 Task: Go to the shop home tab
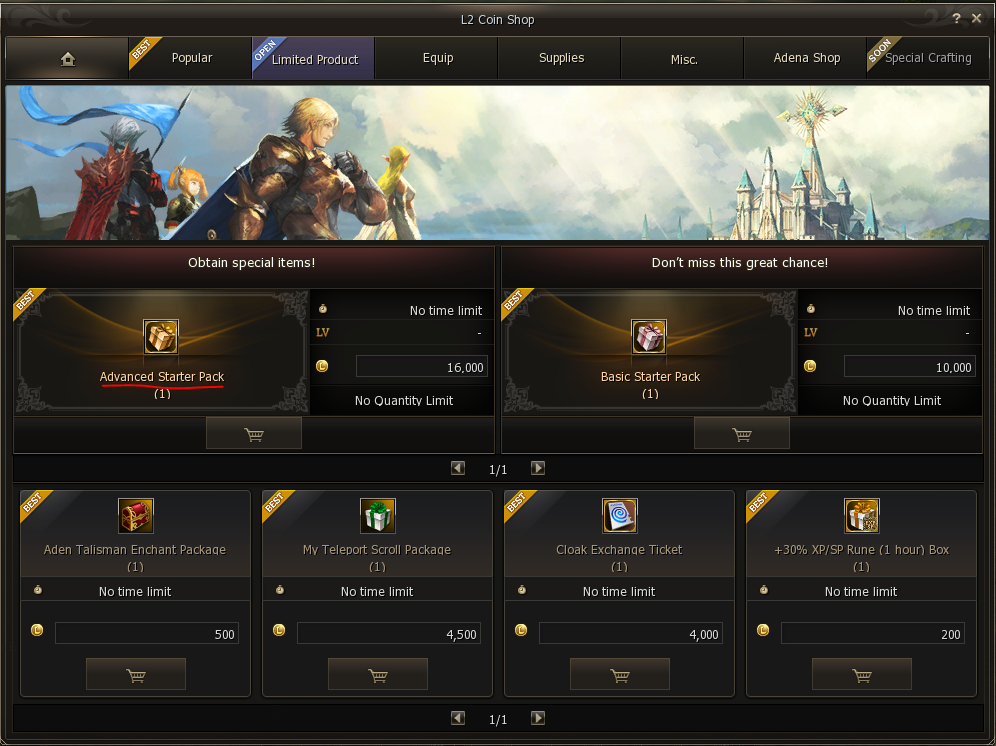[67, 59]
